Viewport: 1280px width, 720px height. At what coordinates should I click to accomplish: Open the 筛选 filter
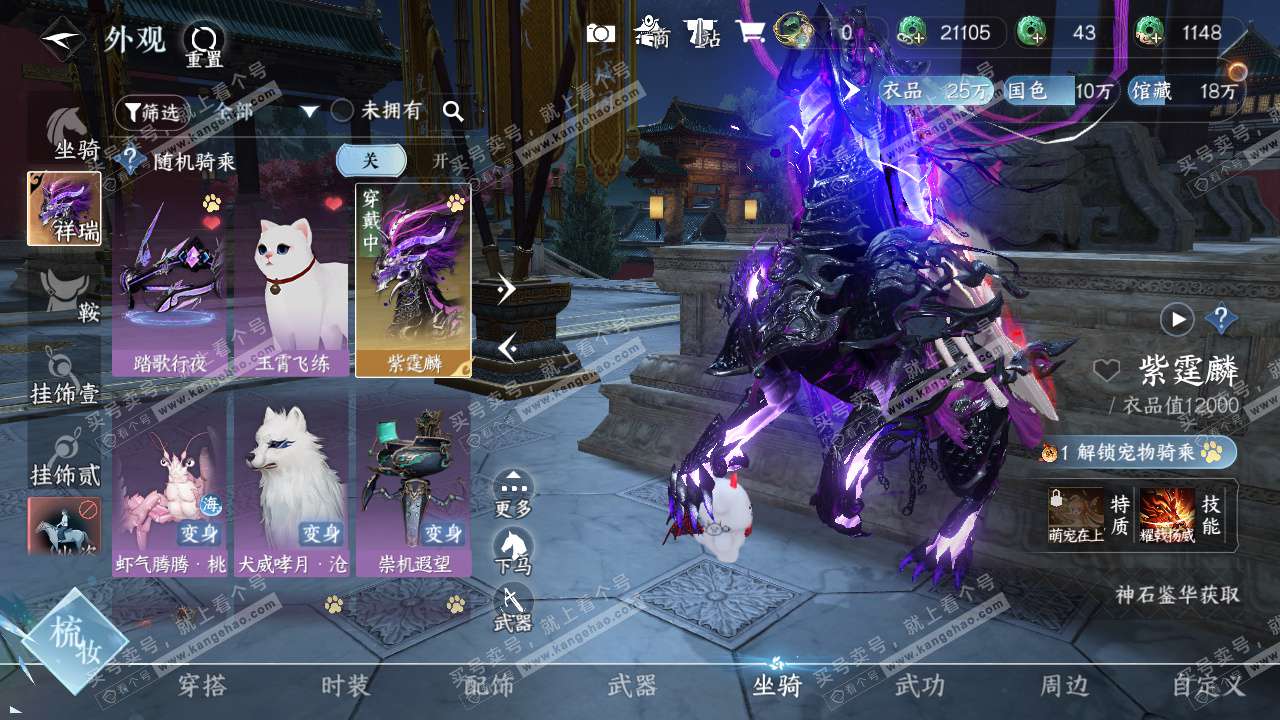click(150, 112)
